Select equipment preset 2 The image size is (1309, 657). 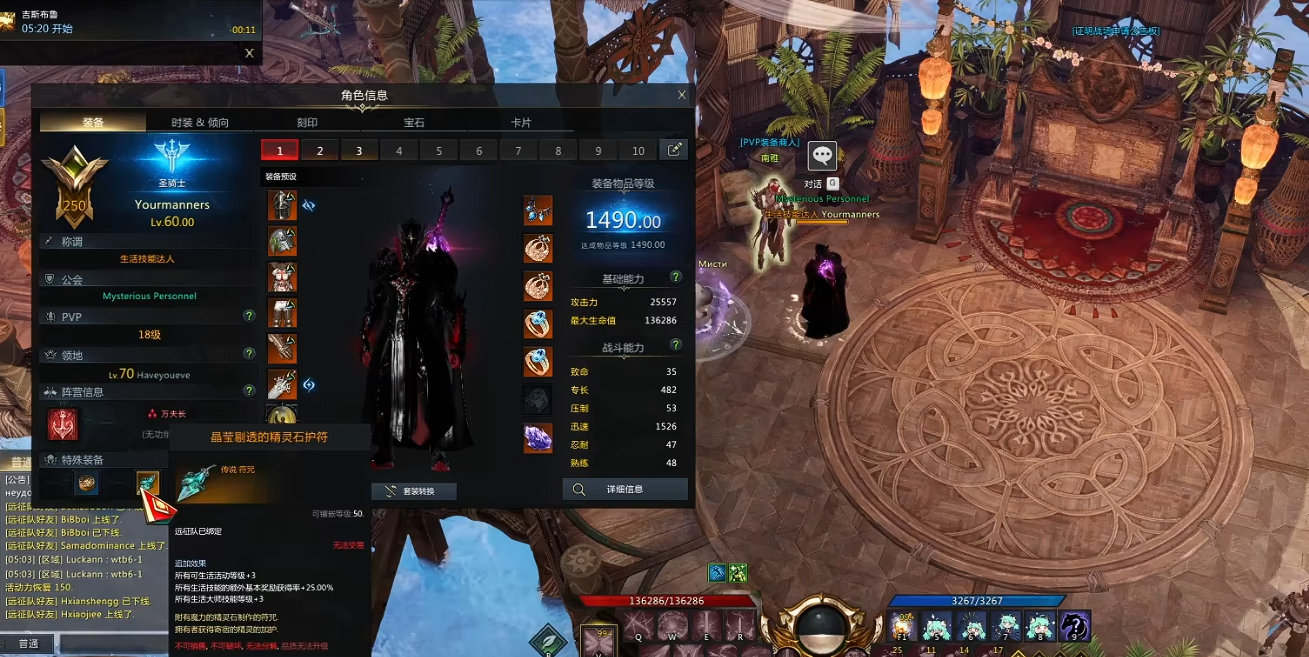pos(320,151)
